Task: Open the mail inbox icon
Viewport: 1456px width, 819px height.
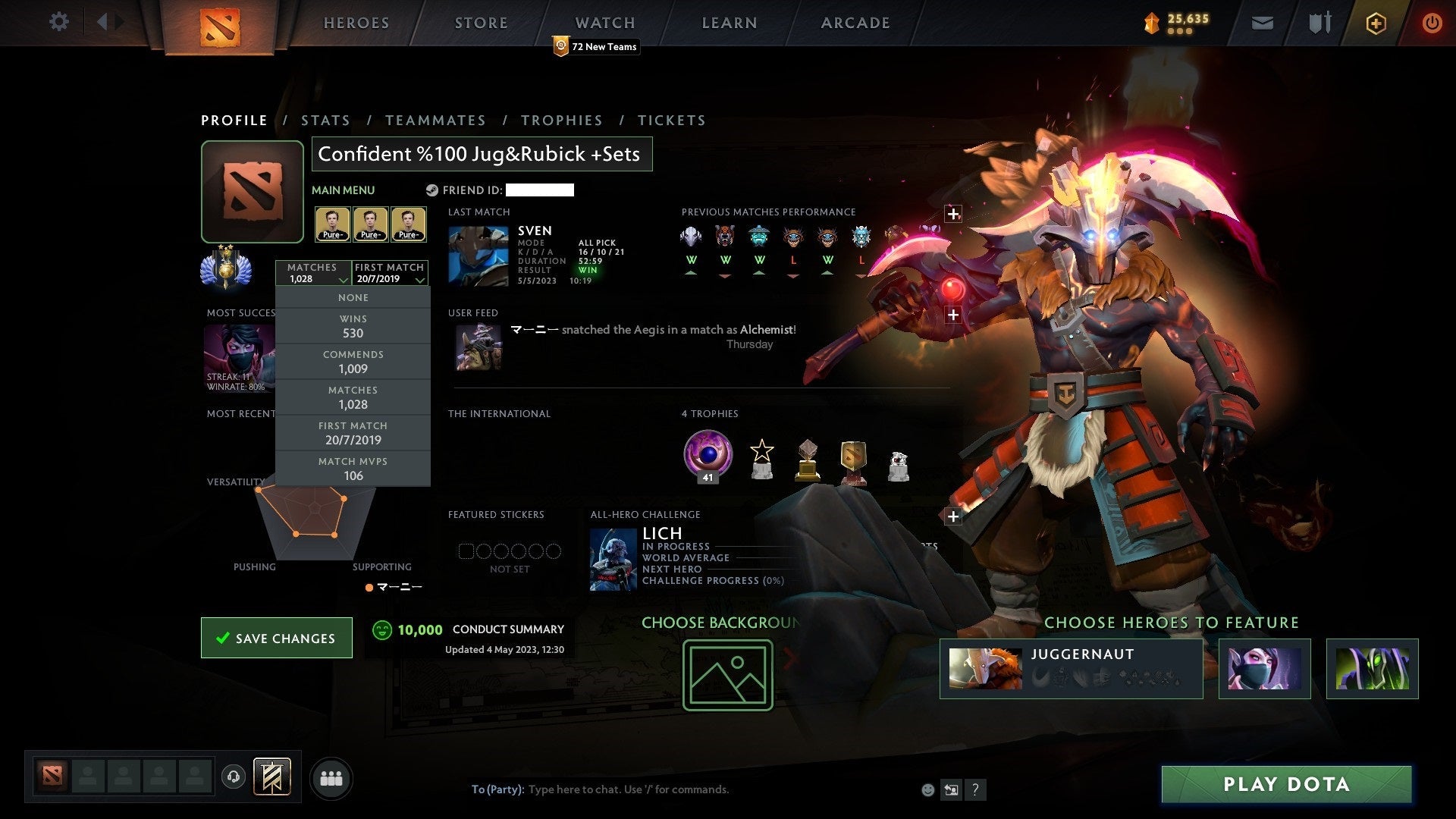Action: (x=1263, y=23)
